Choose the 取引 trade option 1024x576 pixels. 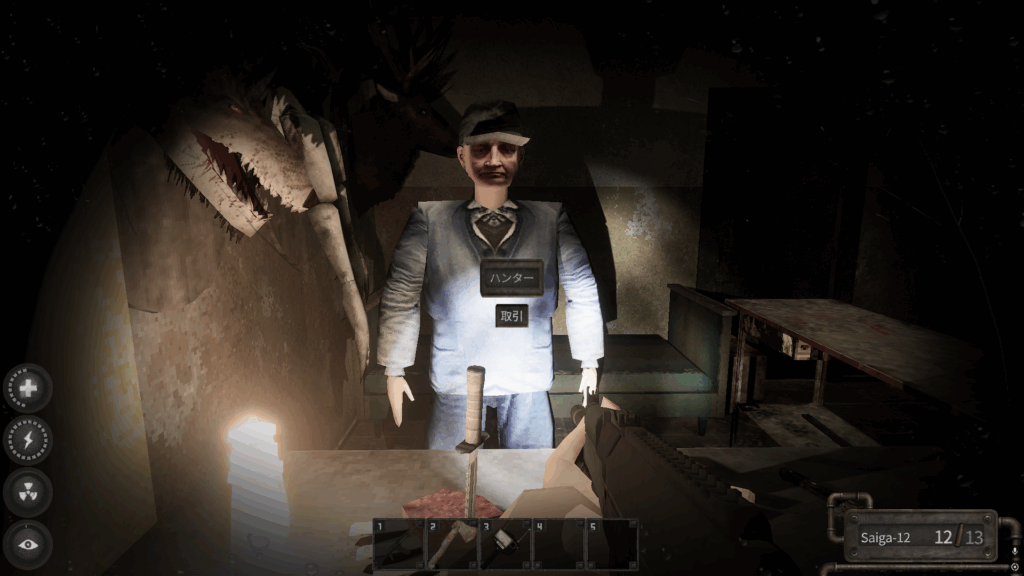511,315
